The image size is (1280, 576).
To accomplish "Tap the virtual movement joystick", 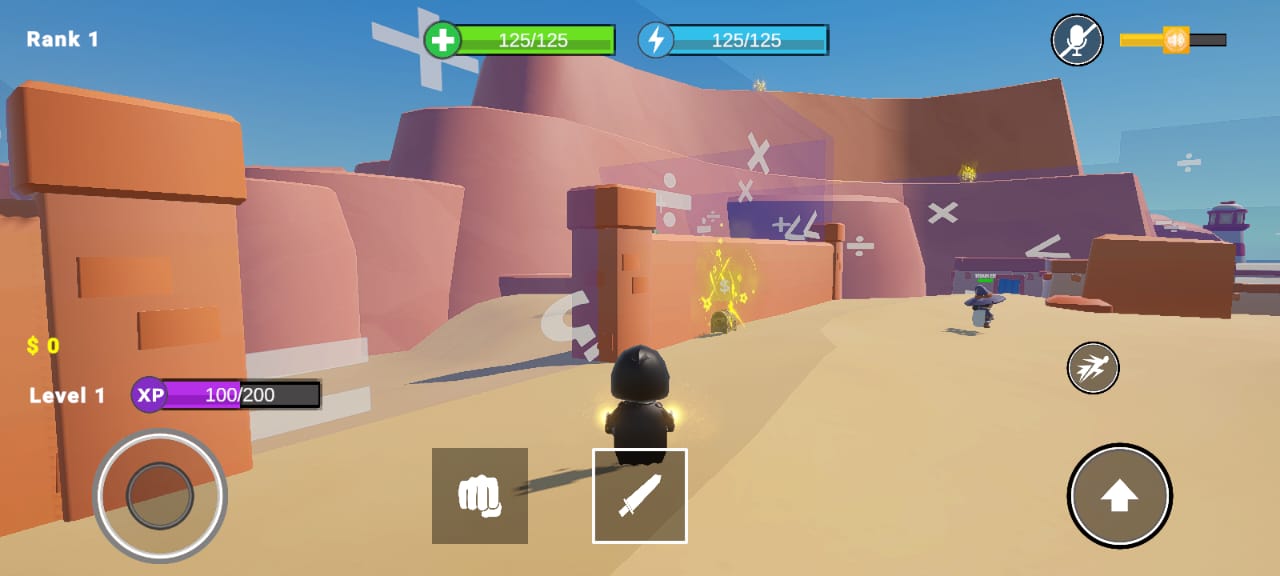I will tap(160, 495).
